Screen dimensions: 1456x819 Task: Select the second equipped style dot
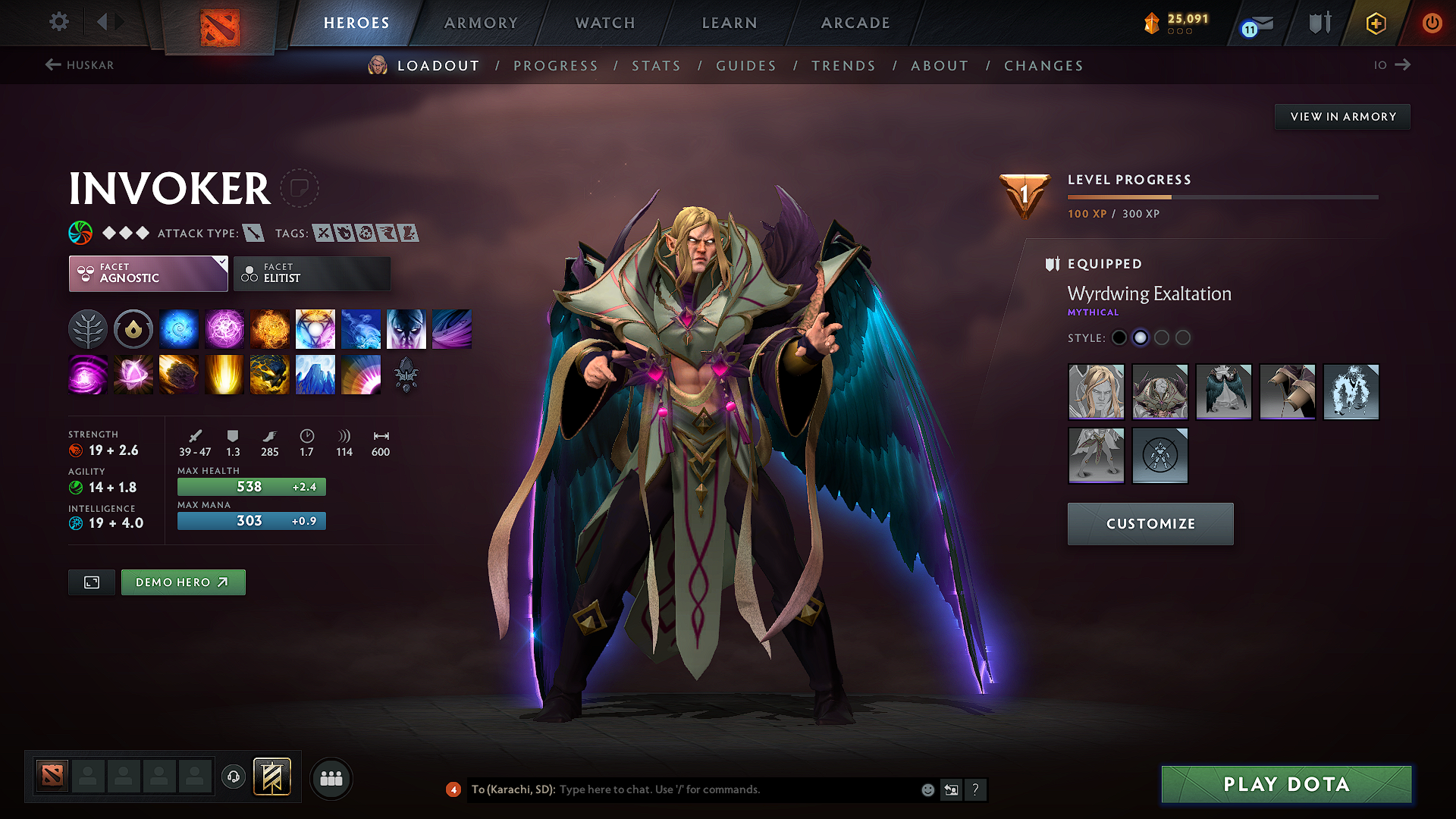point(1141,337)
